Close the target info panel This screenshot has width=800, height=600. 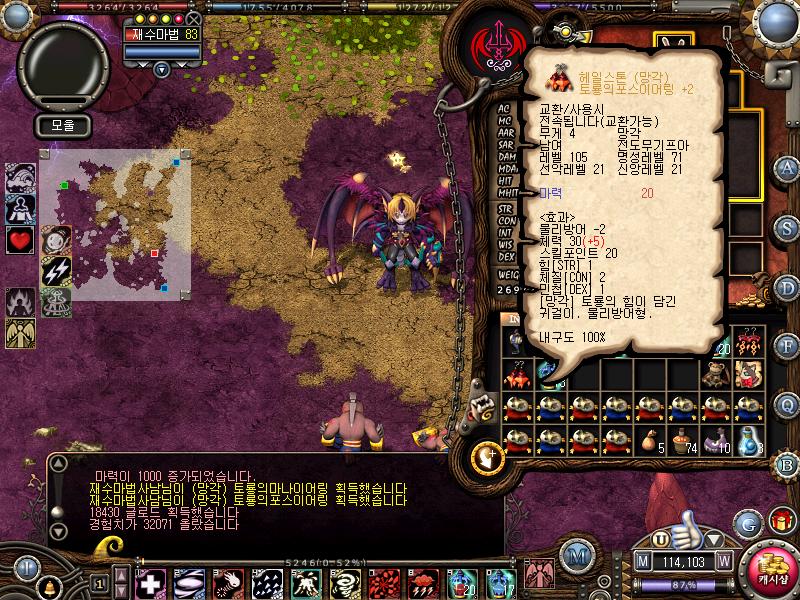[x=194, y=18]
